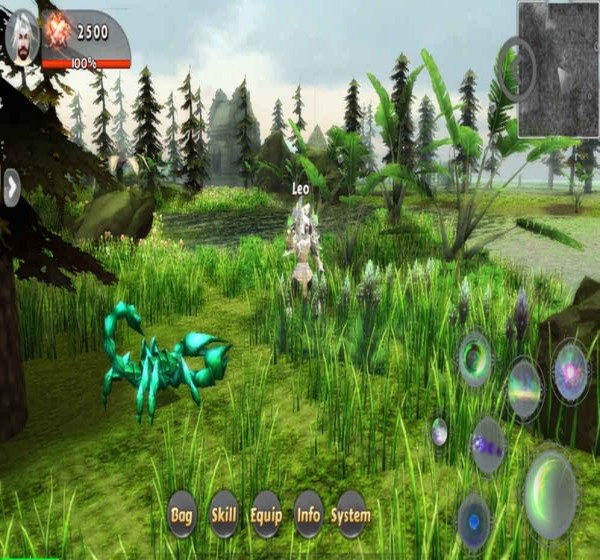
Task: Open the Skill menu
Action: pyautogui.click(x=224, y=514)
